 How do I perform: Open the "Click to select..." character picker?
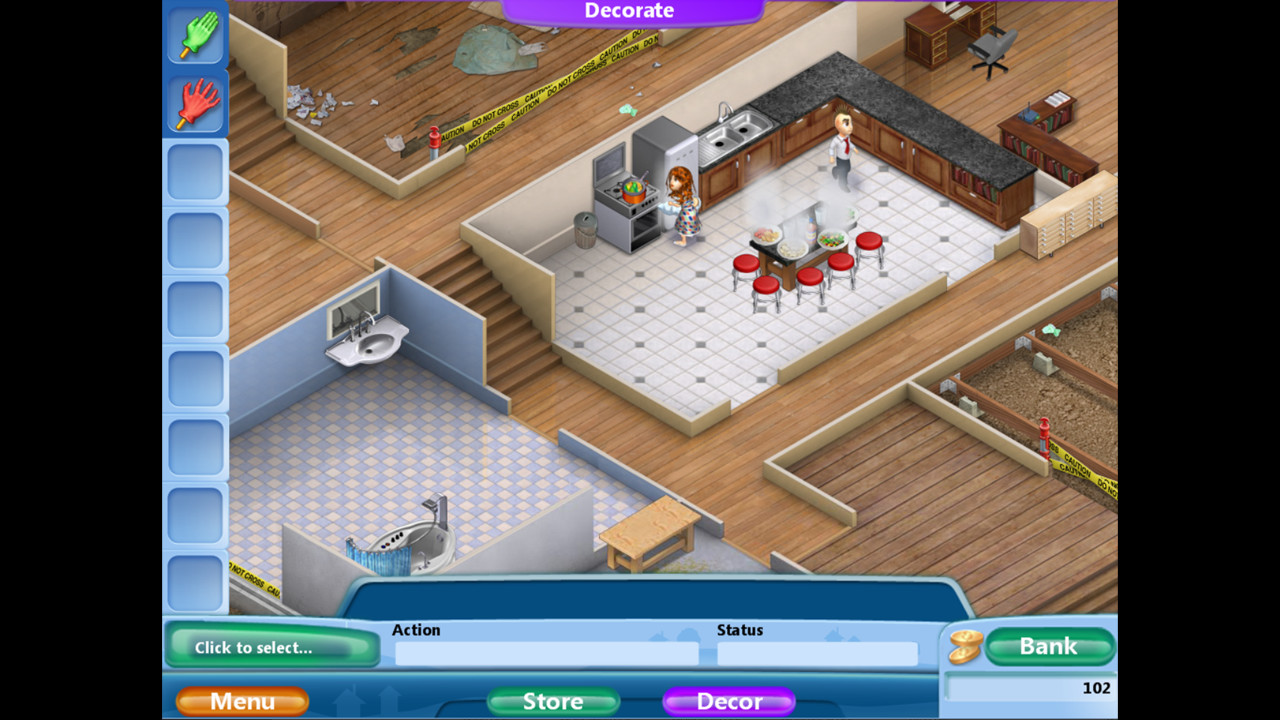pyautogui.click(x=272, y=648)
